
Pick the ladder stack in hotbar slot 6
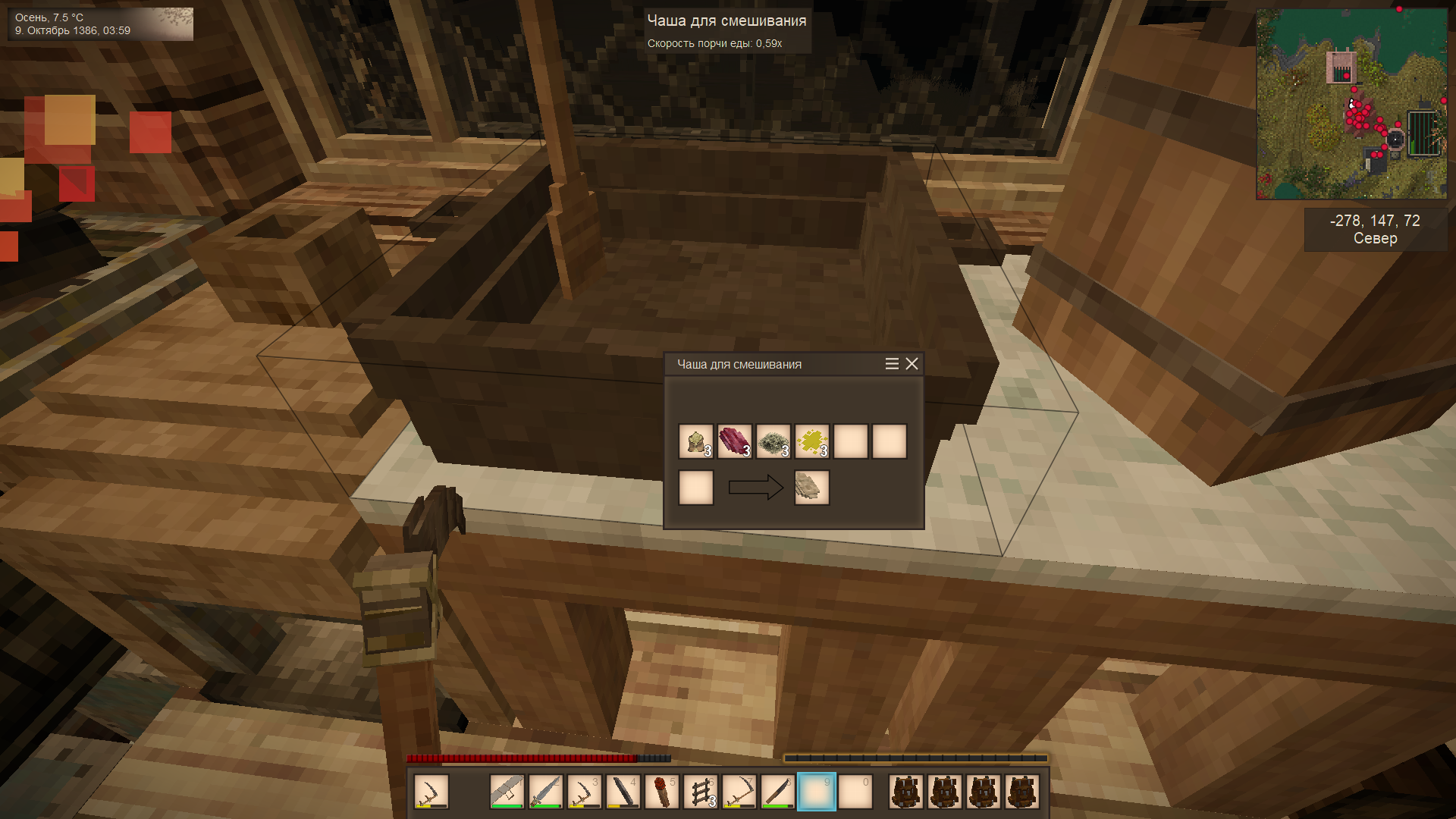coord(701,792)
